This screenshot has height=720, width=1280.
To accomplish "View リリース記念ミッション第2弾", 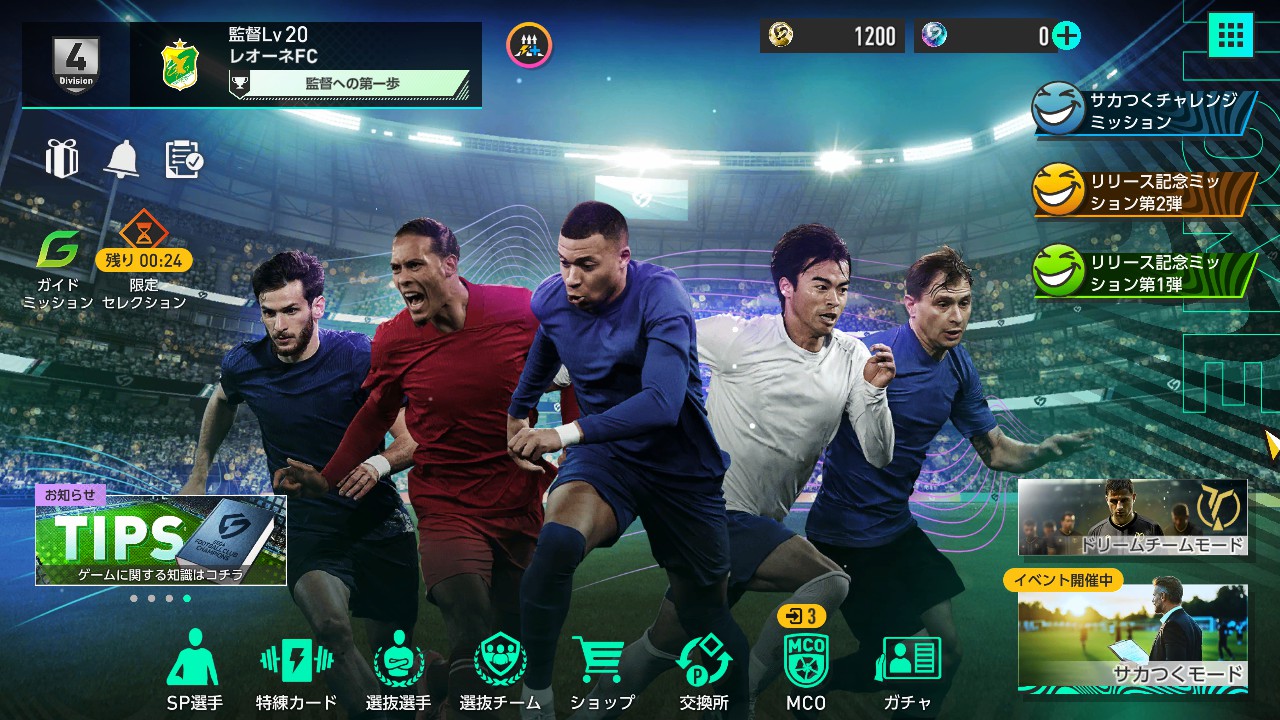I will click(1140, 190).
